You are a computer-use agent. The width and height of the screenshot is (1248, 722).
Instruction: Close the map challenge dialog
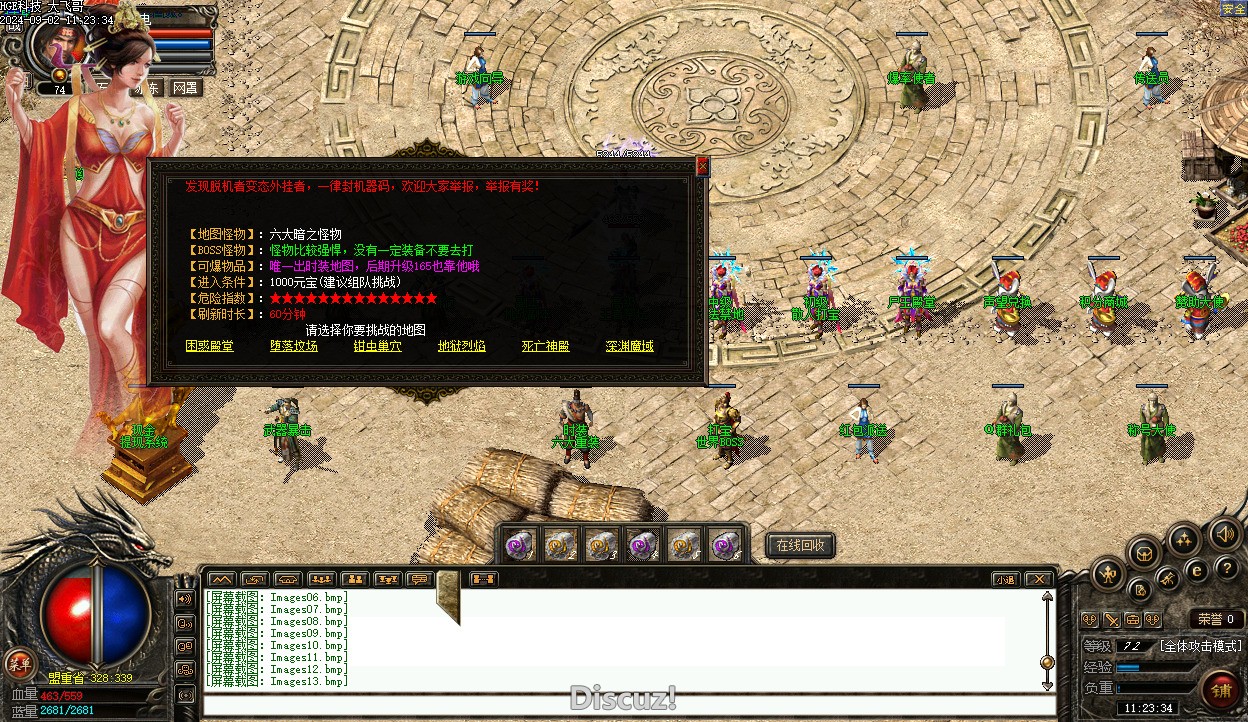point(702,167)
